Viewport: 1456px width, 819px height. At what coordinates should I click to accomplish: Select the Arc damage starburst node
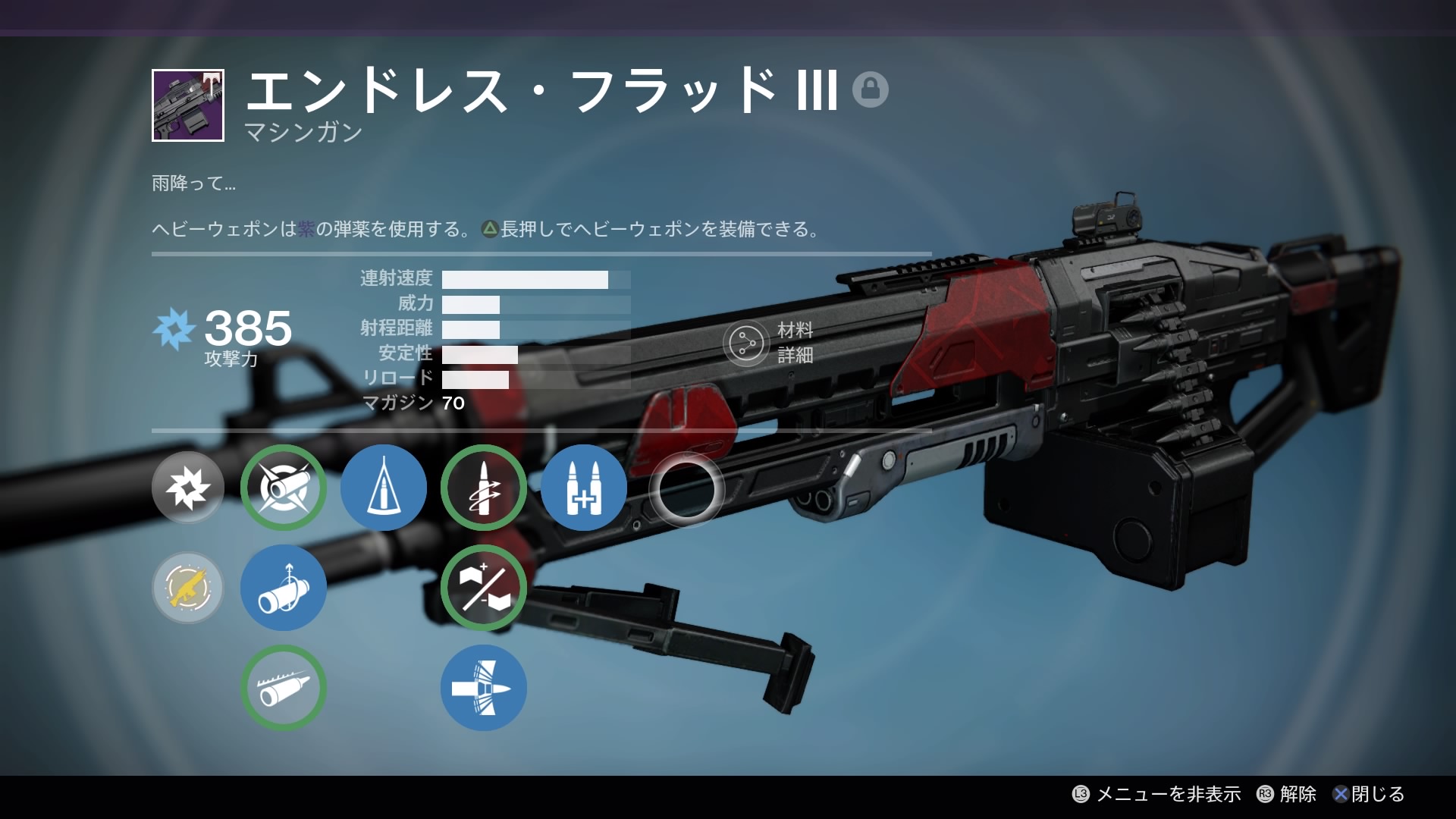(188, 488)
